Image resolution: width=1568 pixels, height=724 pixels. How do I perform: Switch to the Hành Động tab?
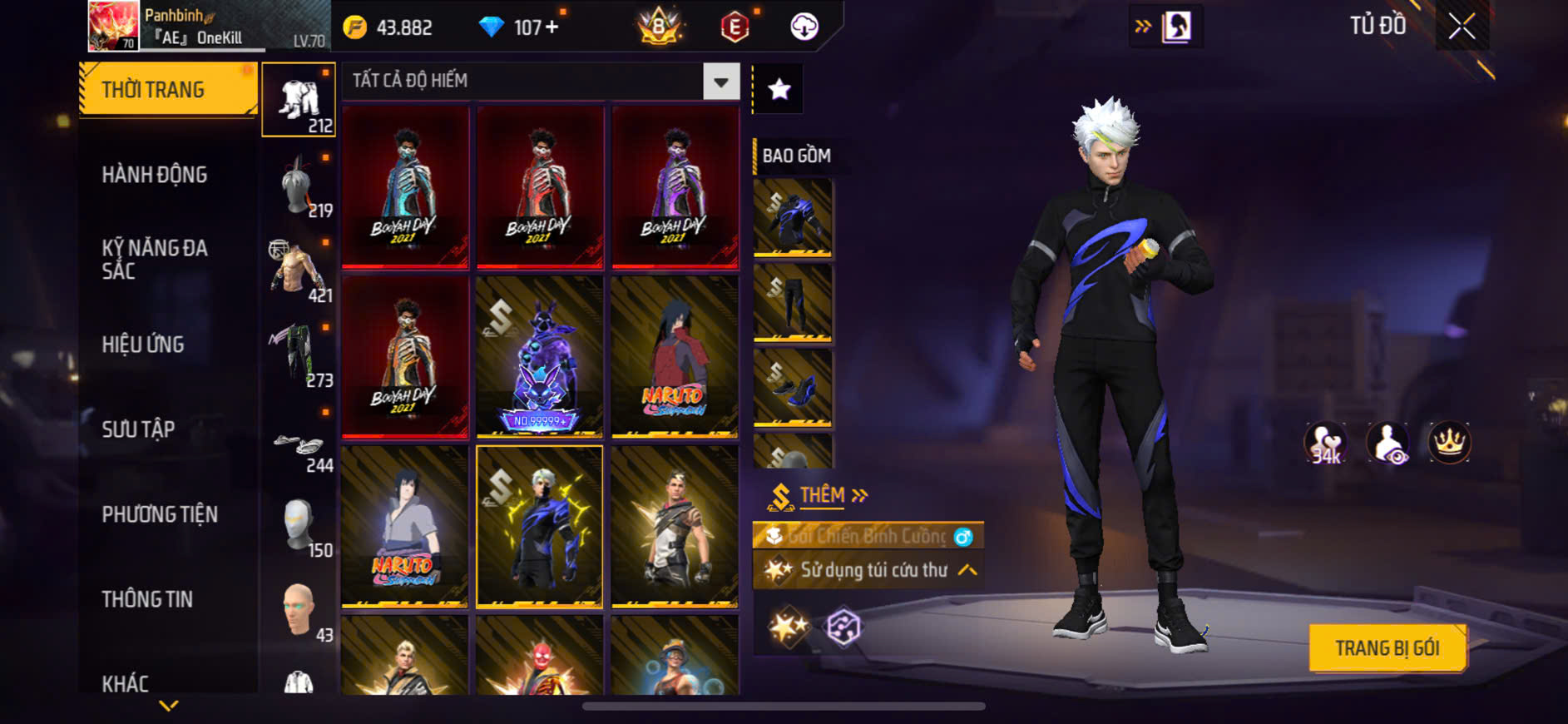tap(155, 175)
